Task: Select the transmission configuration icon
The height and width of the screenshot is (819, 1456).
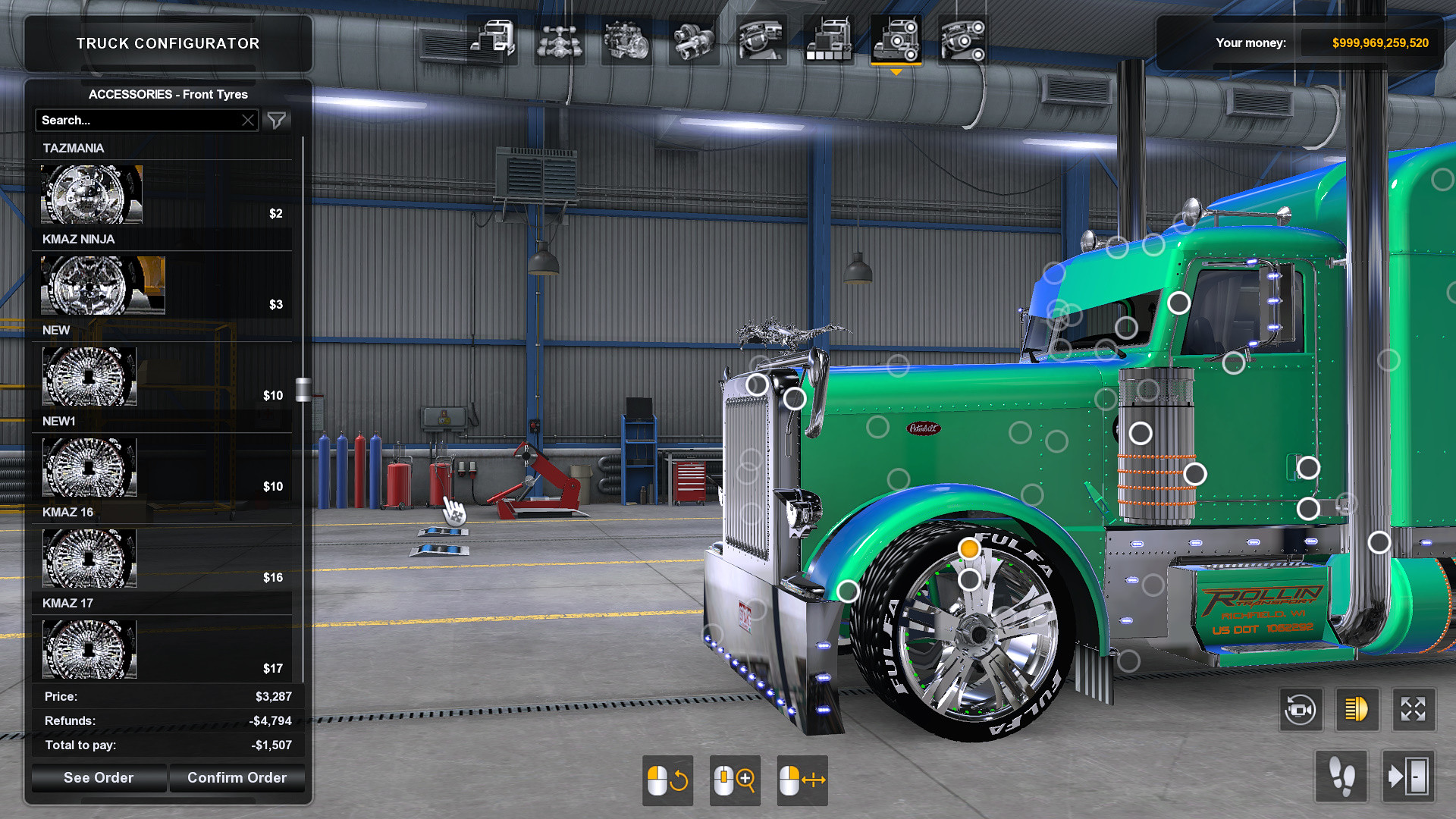Action: 691,38
